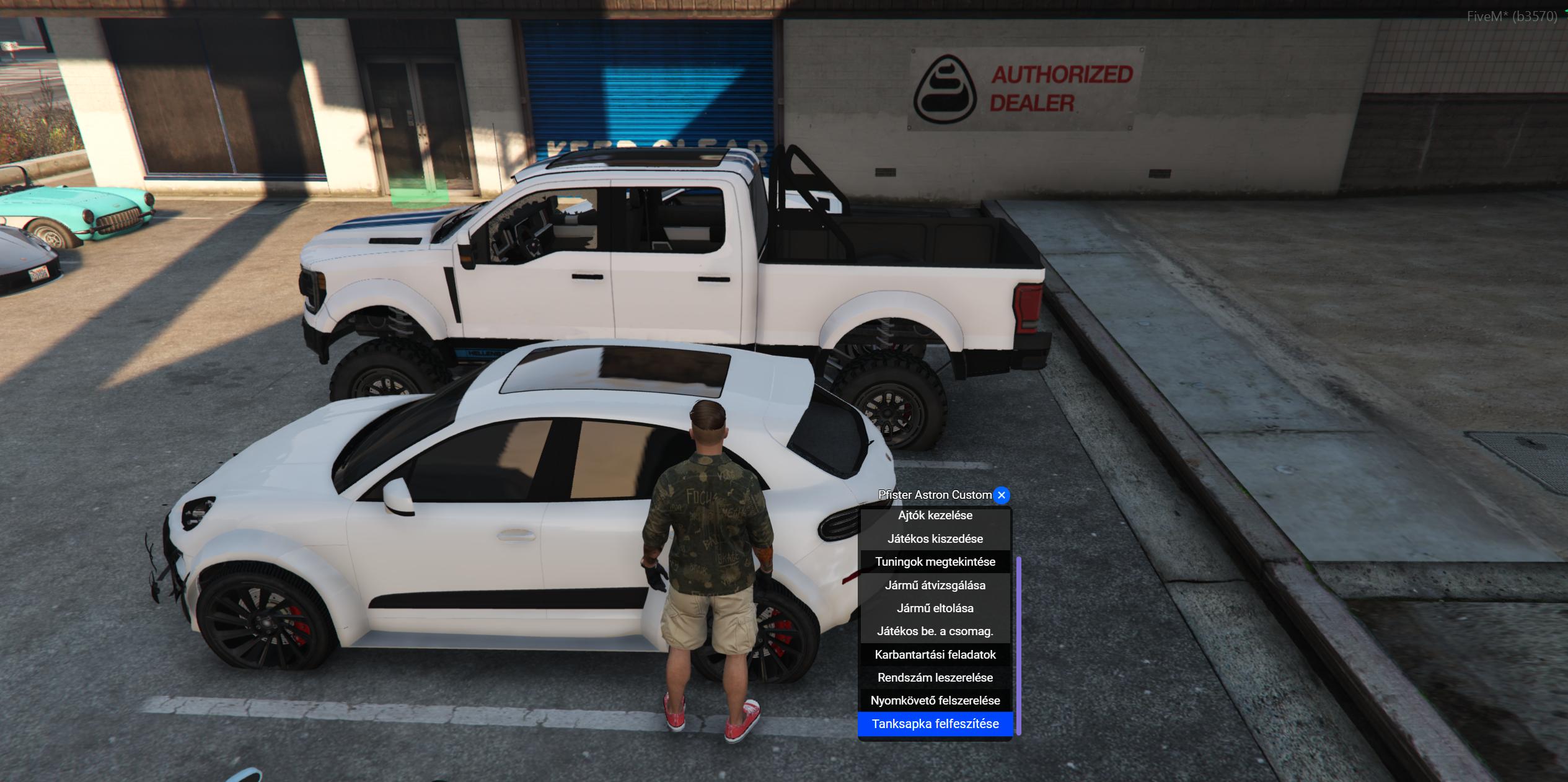Image resolution: width=1568 pixels, height=782 pixels.
Task: Click the purple menu scrollbar
Action: coord(1019,644)
